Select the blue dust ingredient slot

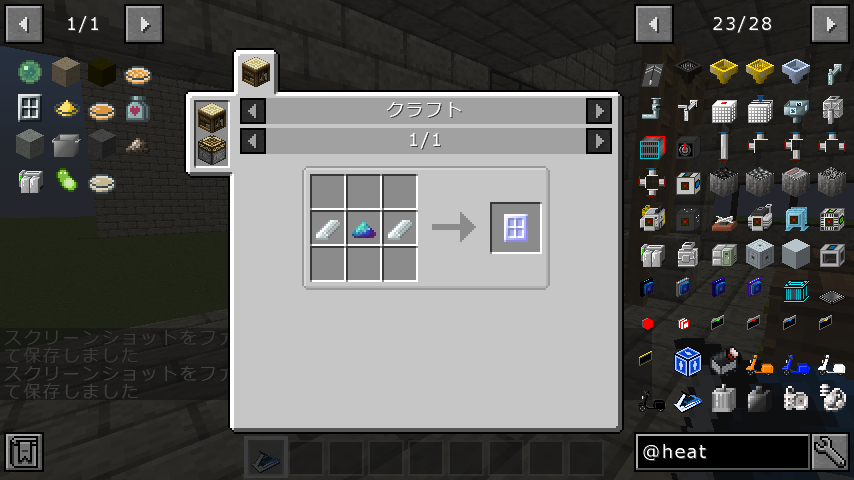point(363,228)
